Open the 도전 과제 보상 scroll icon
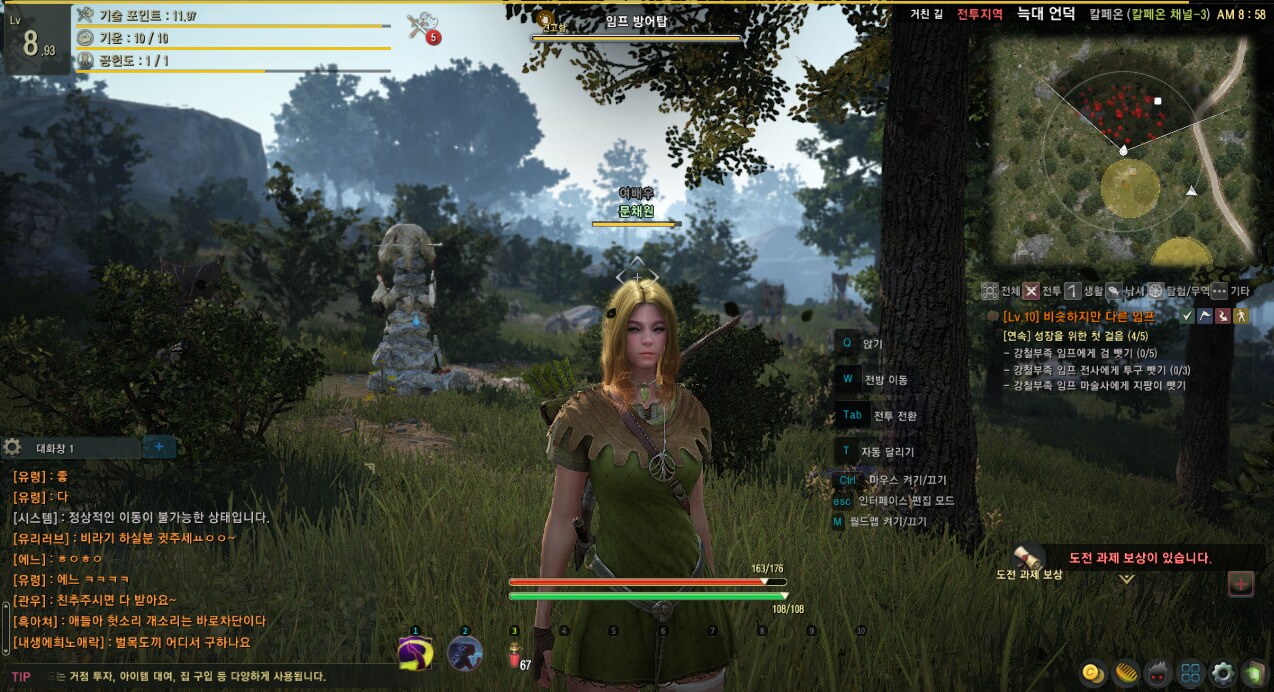Image resolution: width=1274 pixels, height=692 pixels. tap(1028, 558)
